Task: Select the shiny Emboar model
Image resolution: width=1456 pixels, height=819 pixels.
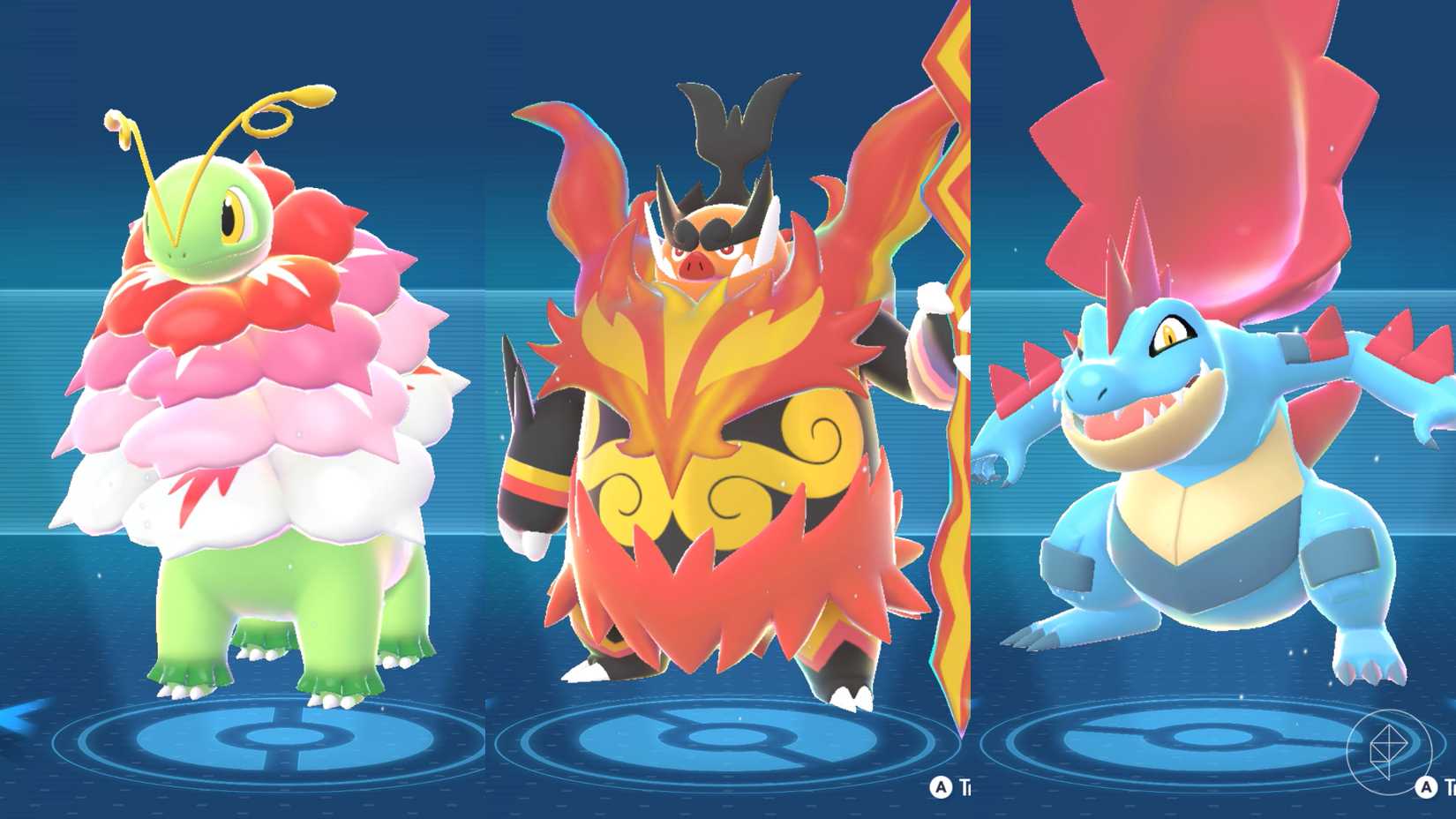Action: [724, 397]
